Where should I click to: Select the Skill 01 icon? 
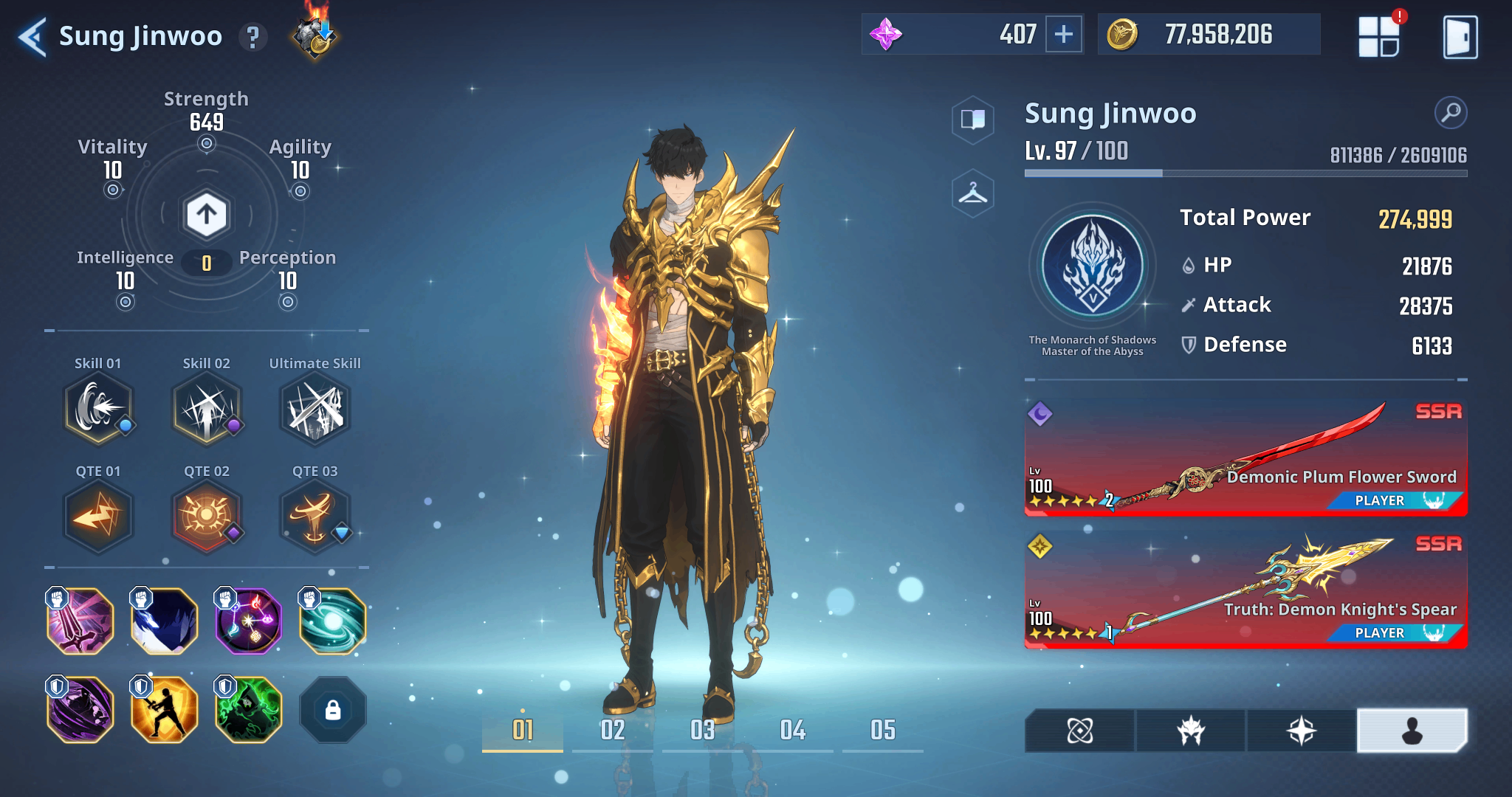tap(98, 409)
